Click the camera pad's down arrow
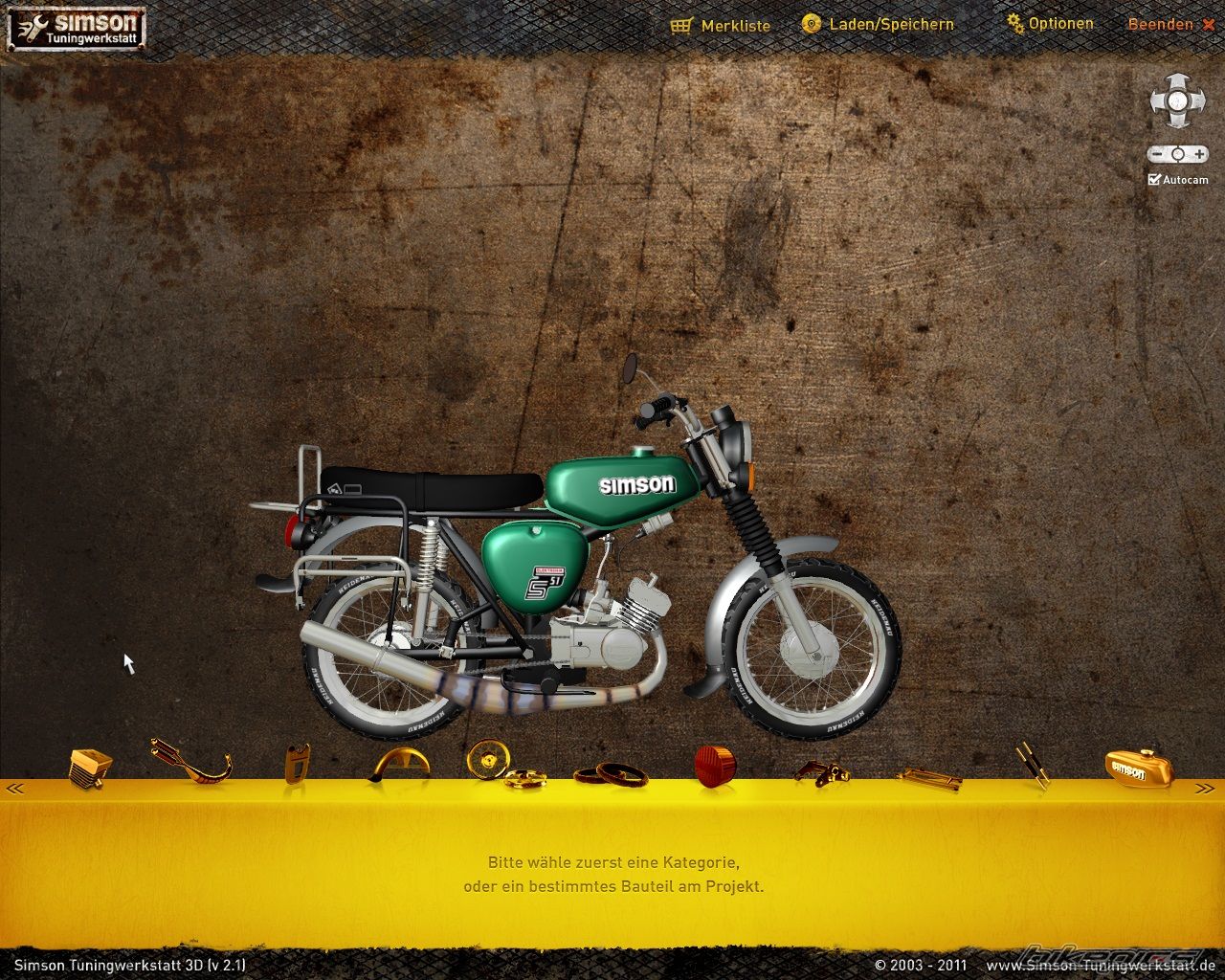1225x980 pixels. [1177, 120]
